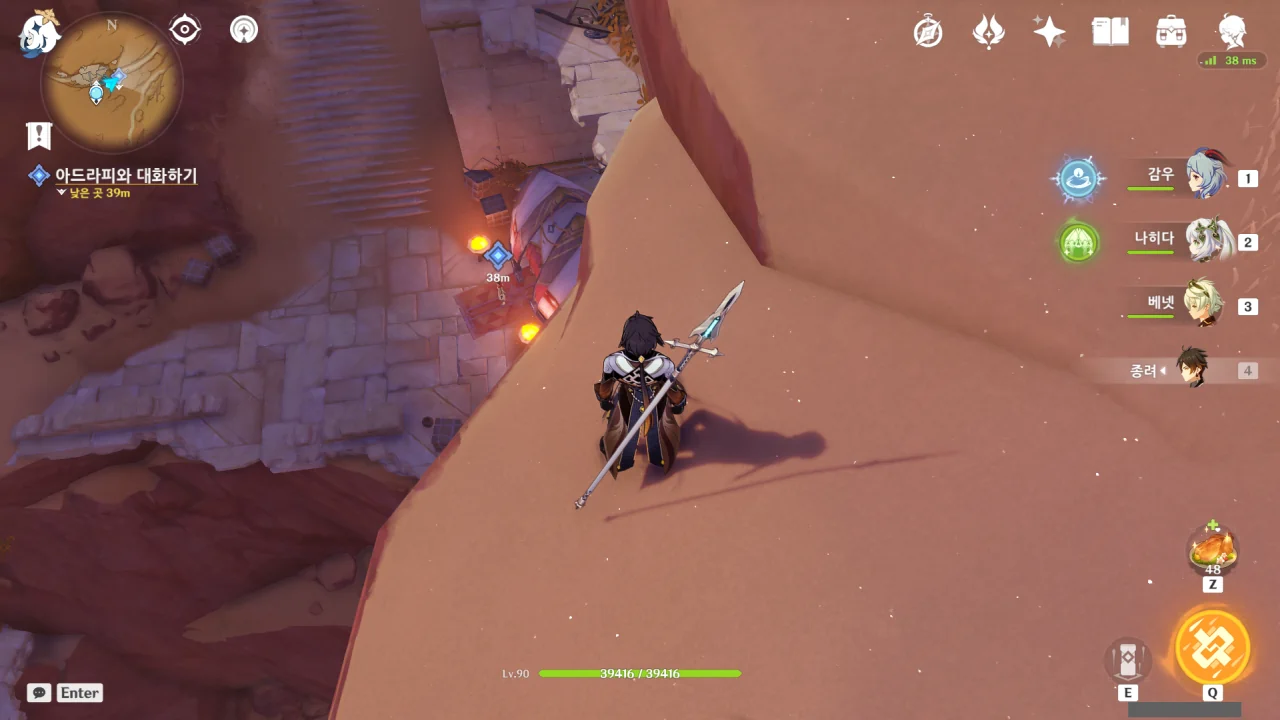
Task: Open the circular minimap
Action: [x=111, y=82]
